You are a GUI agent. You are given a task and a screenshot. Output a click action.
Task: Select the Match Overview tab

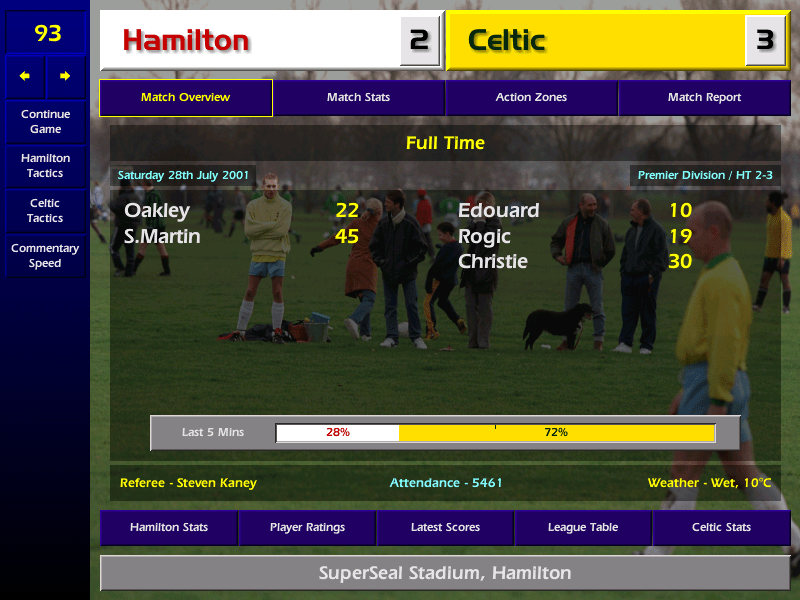[185, 97]
